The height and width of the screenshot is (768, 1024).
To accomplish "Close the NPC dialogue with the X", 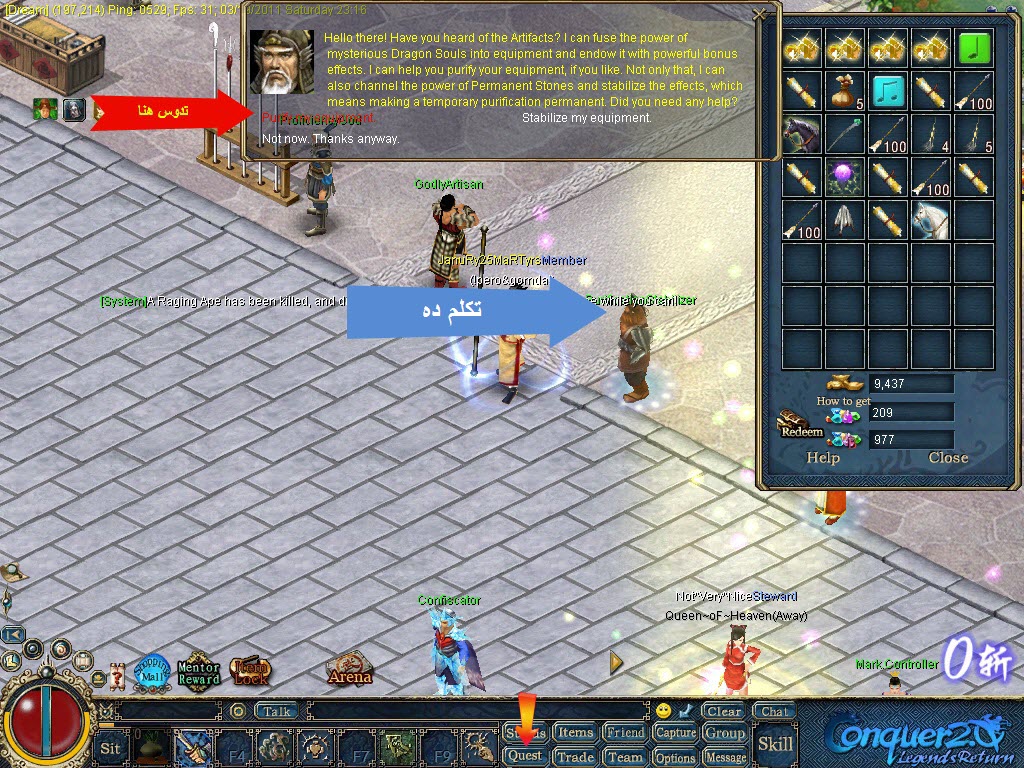I will point(759,15).
